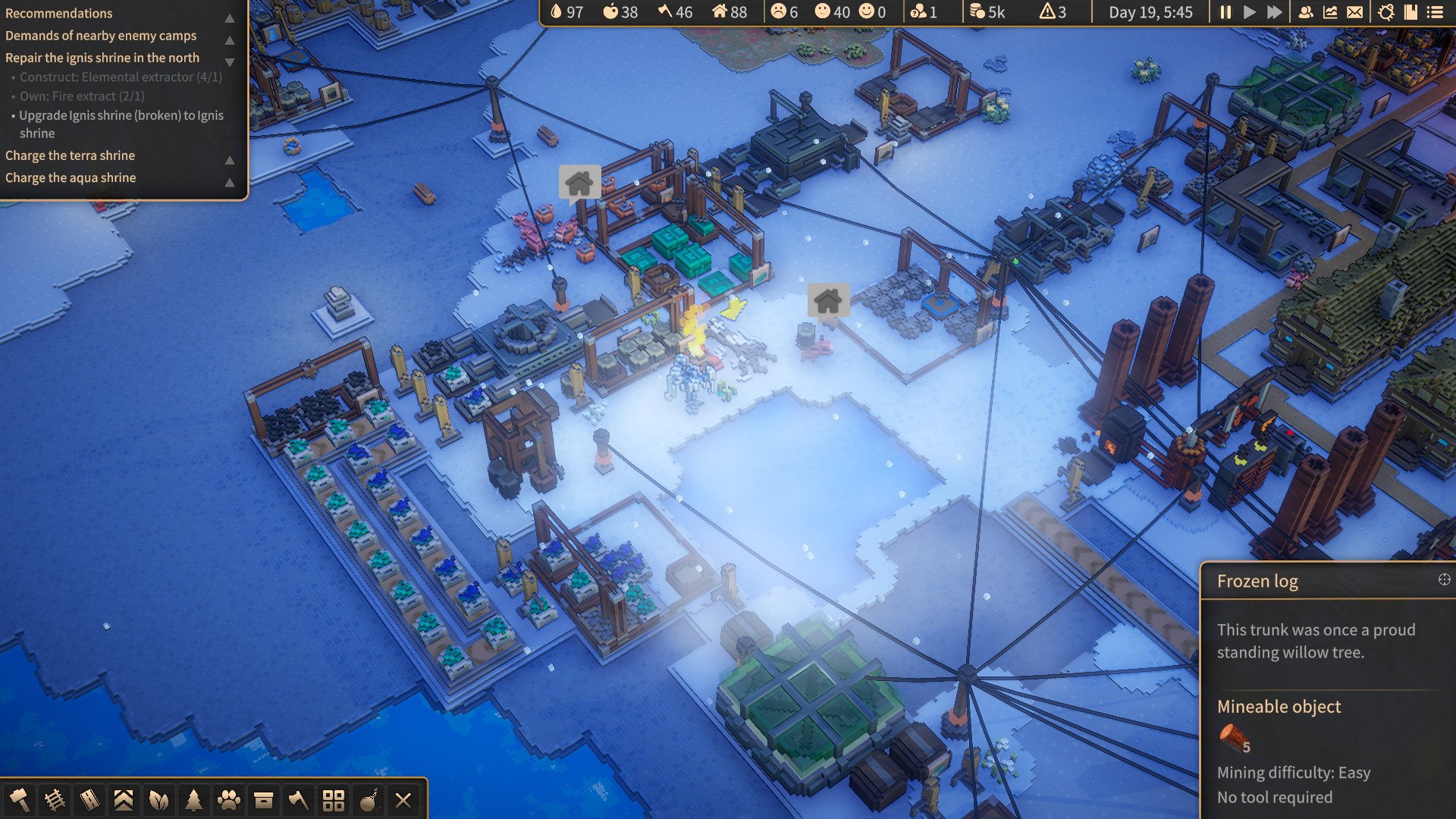Show the statistics chart panel

pyautogui.click(x=1330, y=12)
